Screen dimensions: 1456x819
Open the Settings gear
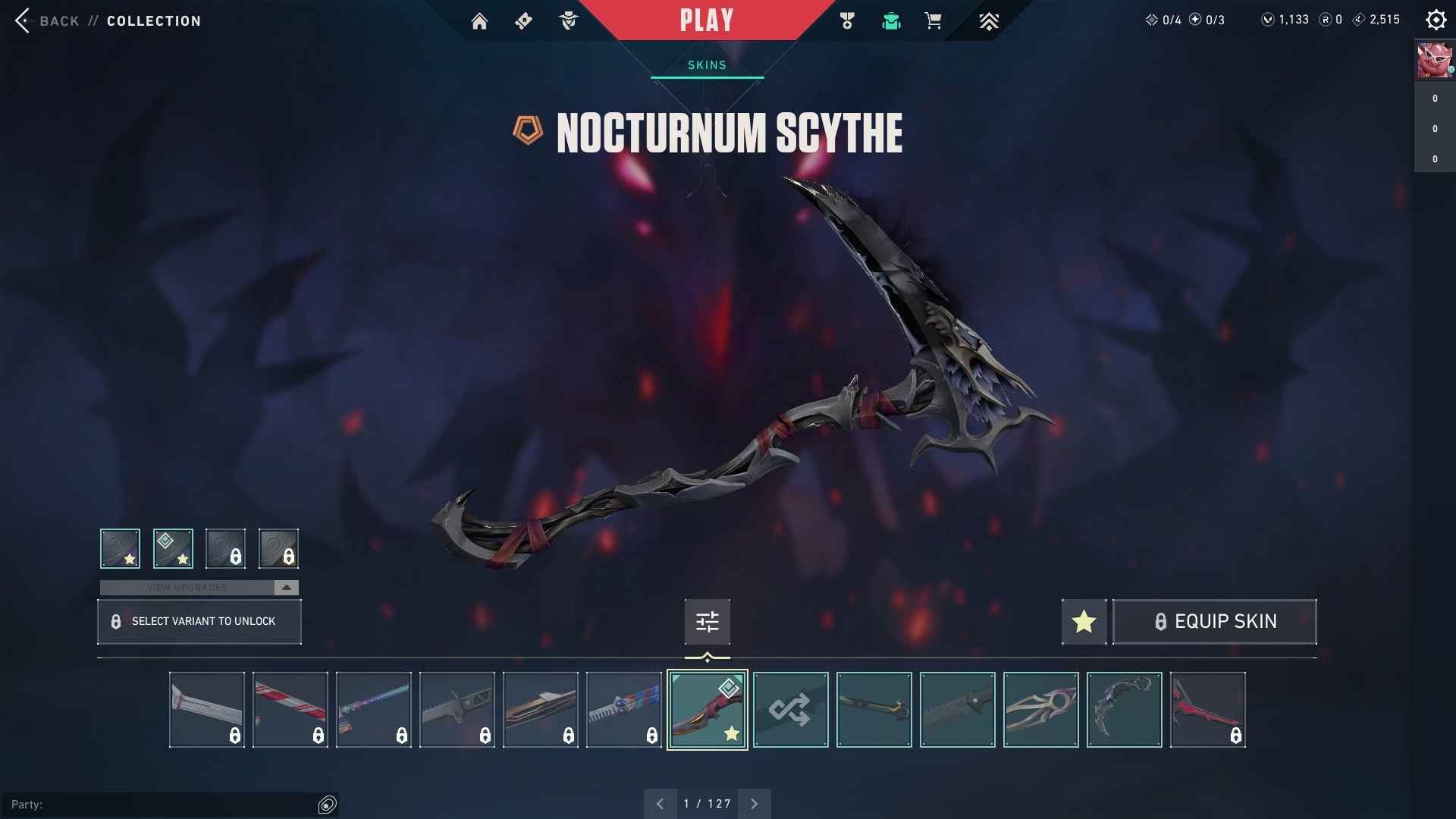tap(1436, 20)
